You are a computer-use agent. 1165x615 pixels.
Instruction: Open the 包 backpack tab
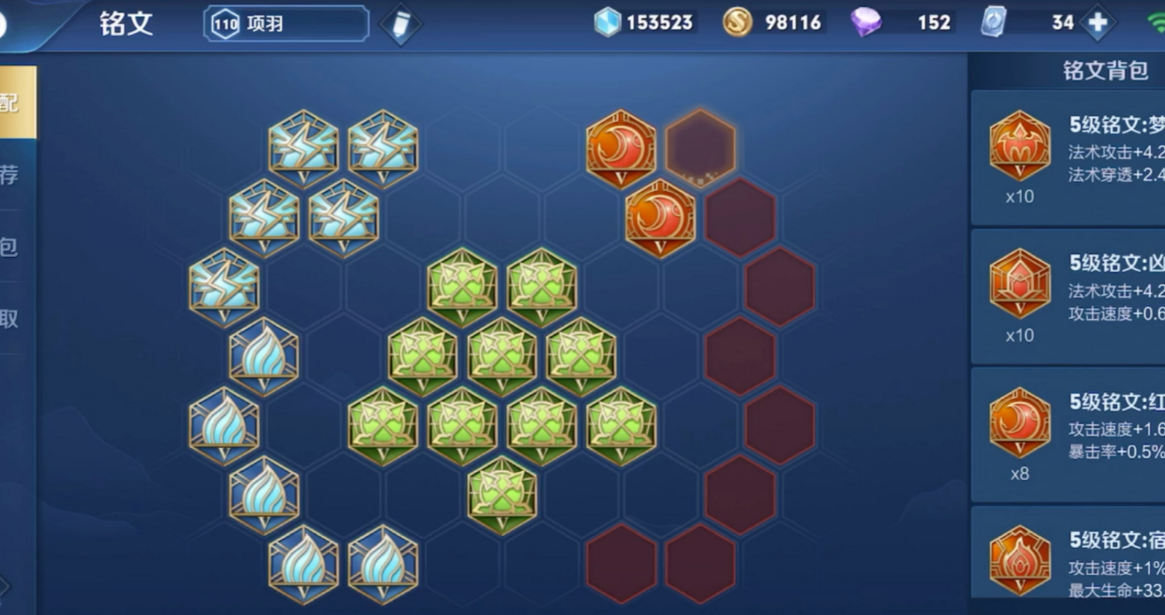coord(10,247)
